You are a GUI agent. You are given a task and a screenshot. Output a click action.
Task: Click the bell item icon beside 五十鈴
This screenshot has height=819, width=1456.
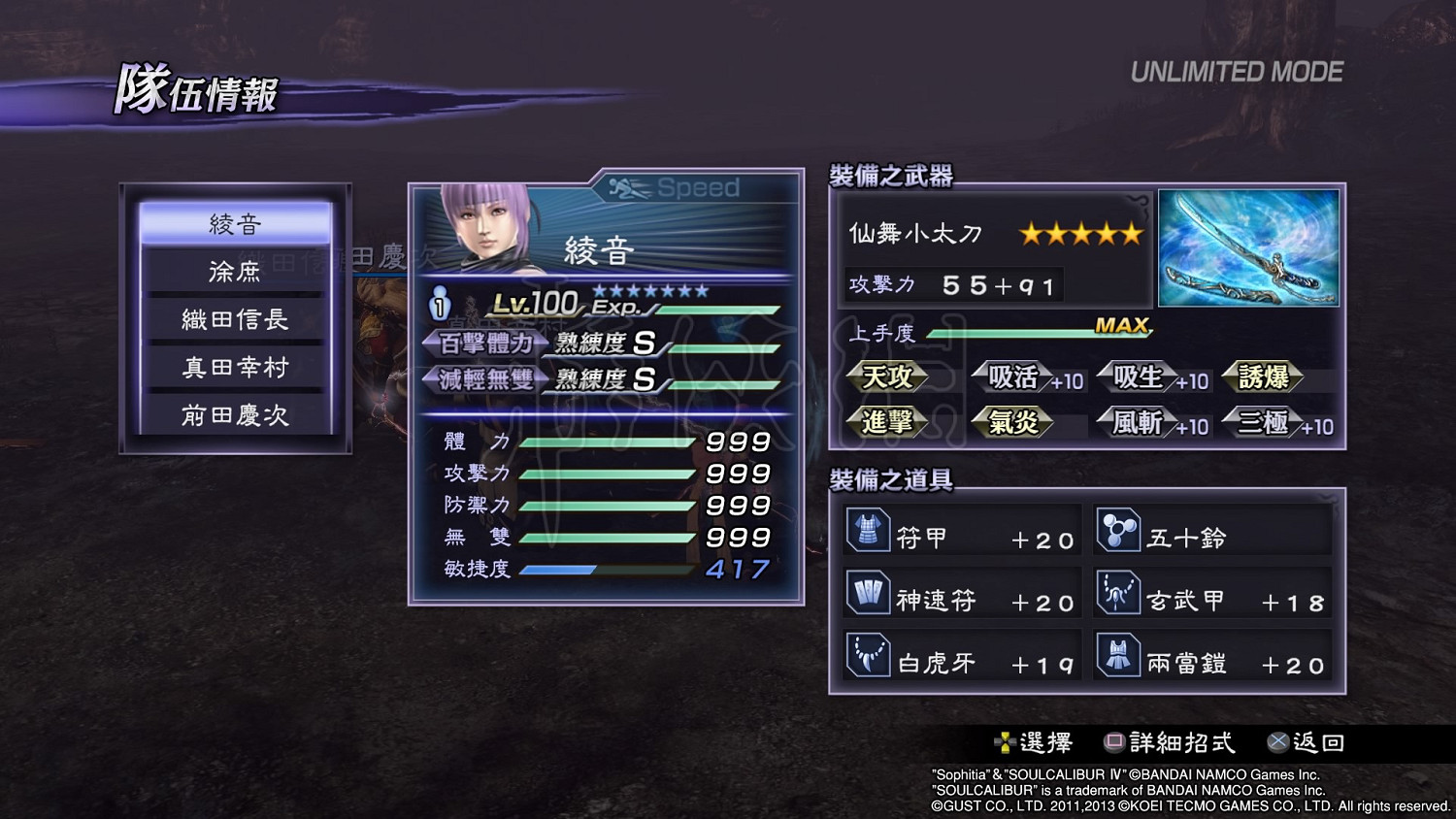point(1121,531)
